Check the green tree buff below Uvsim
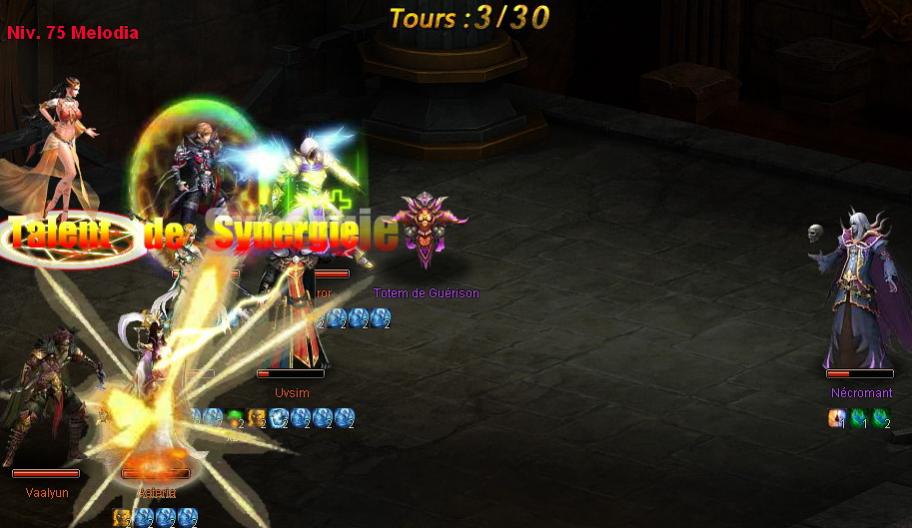The image size is (912, 528). point(235,417)
